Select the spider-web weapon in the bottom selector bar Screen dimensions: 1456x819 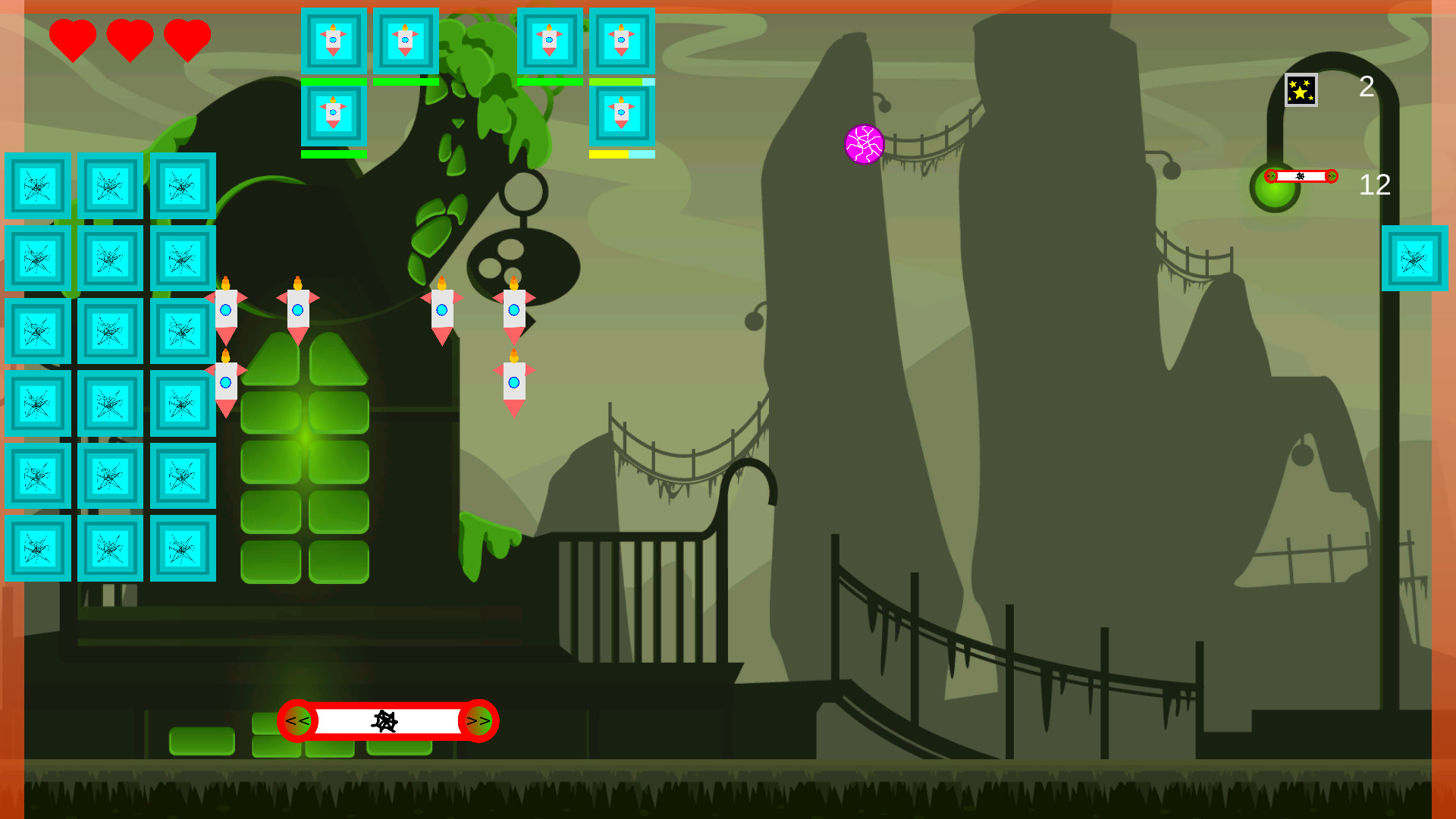[x=388, y=721]
